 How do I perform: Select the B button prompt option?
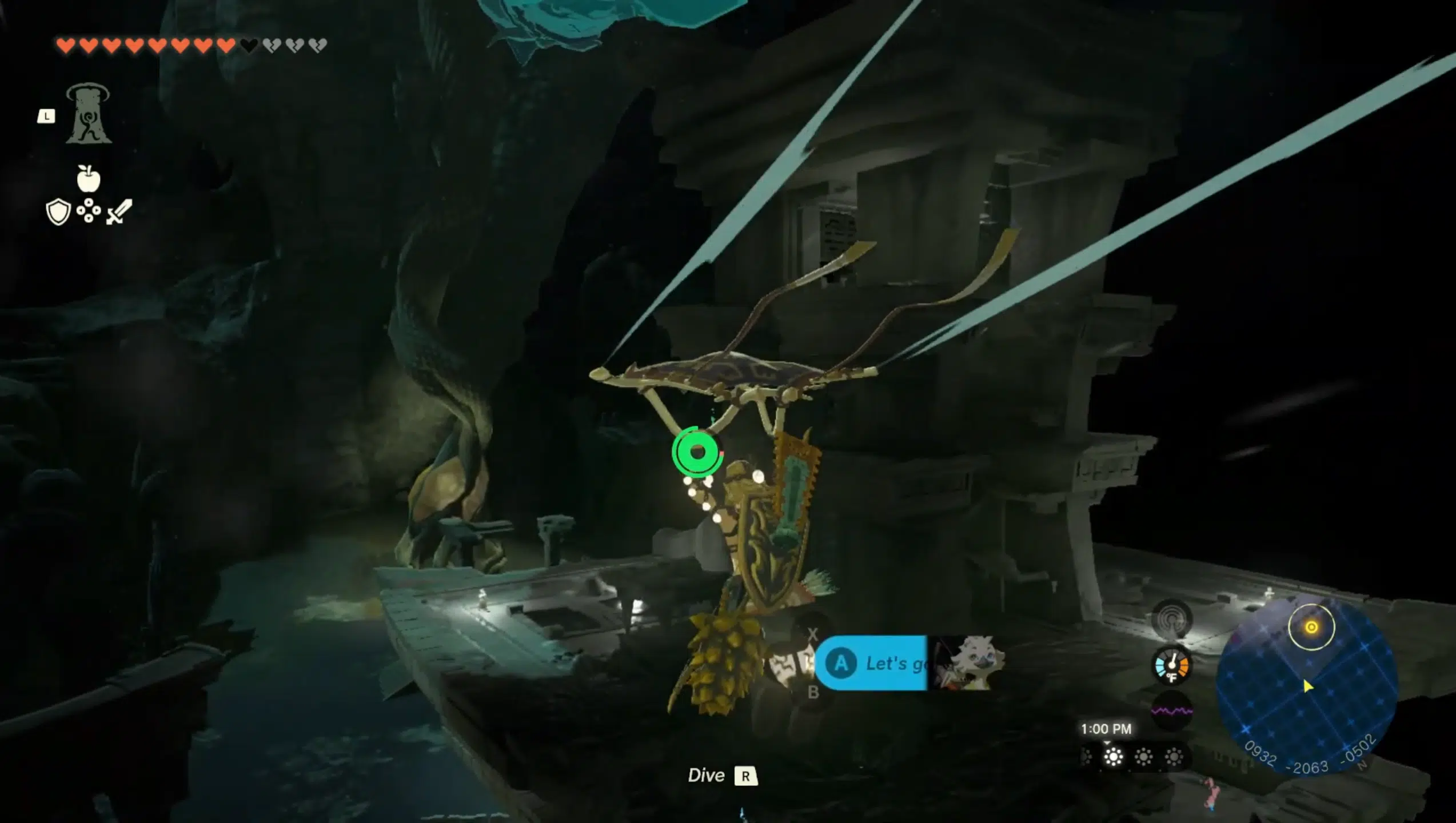click(x=814, y=692)
